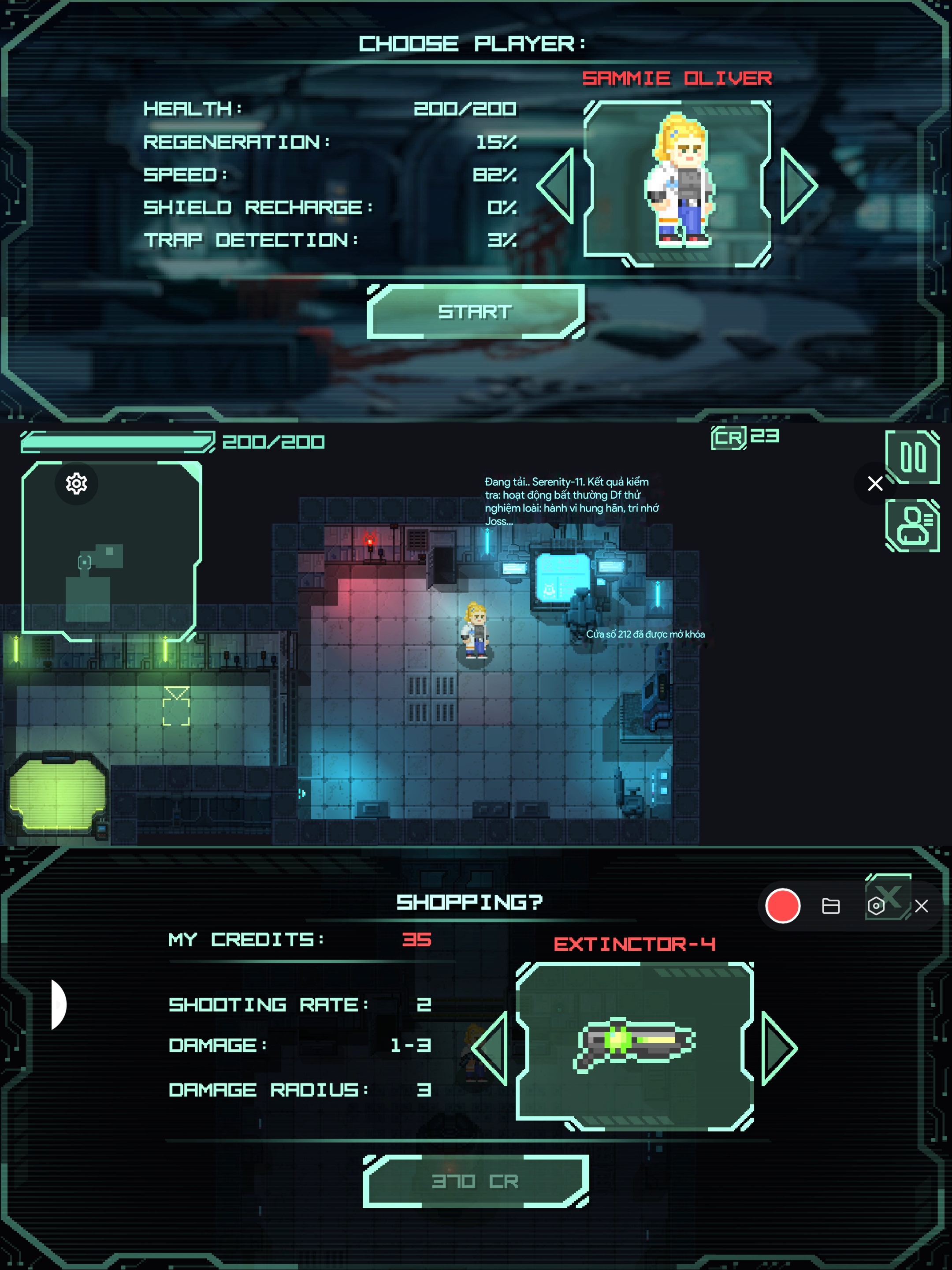Tap the glowing yellow-green action button
This screenshot has height=1270, width=952.
click(x=57, y=793)
